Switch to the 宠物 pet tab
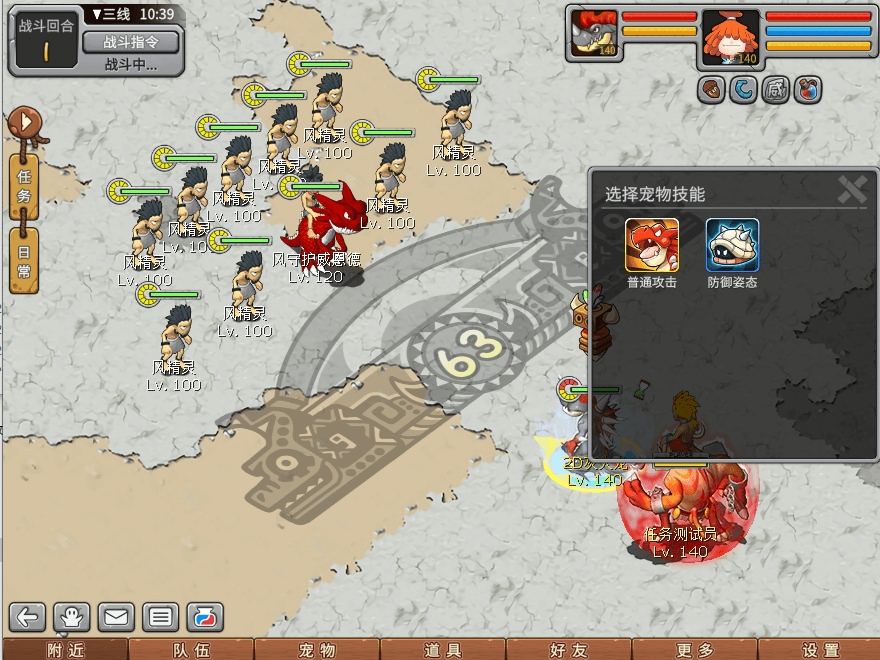Viewport: 880px width, 660px height. 317,650
